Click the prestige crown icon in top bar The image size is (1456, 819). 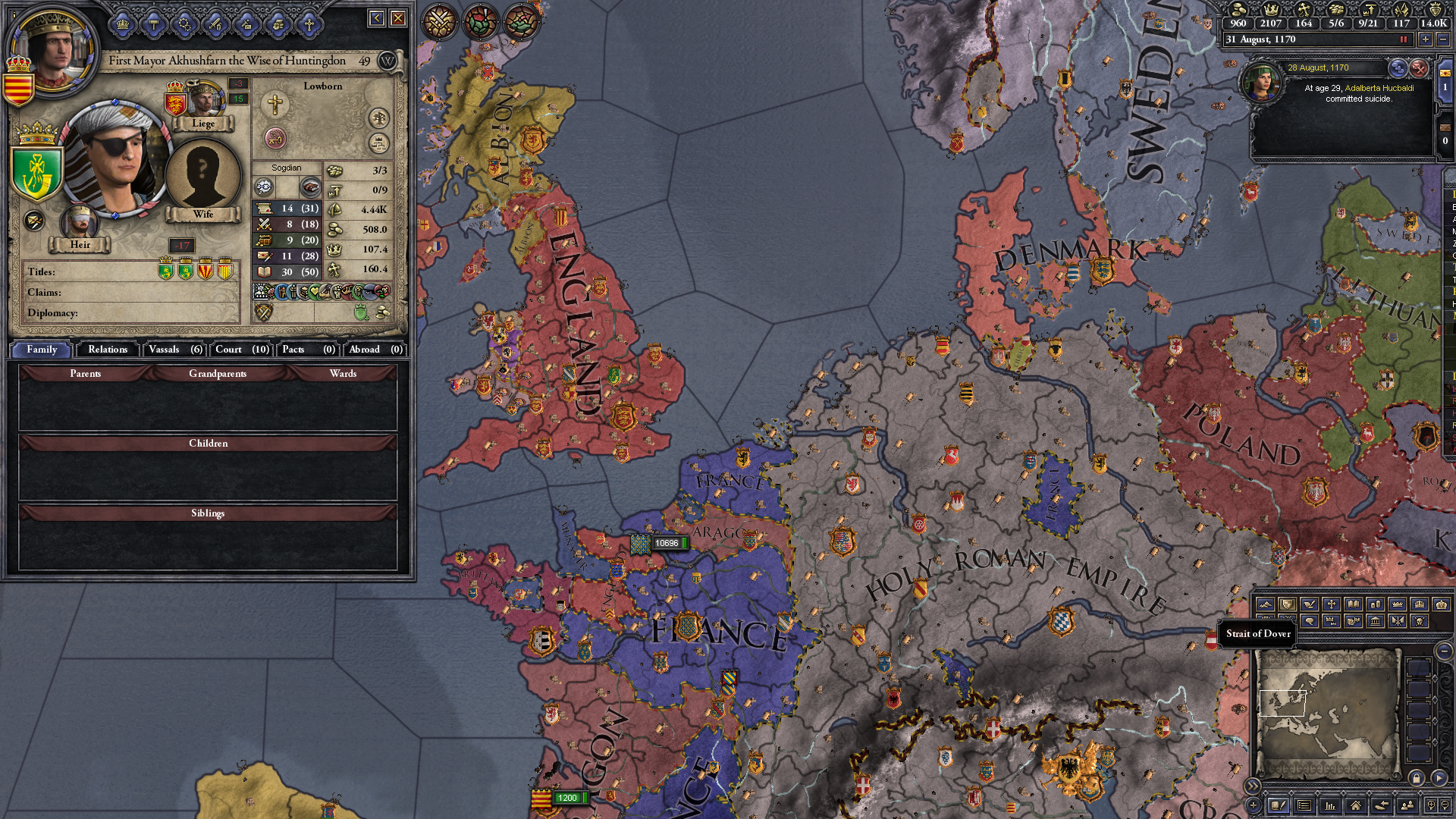tap(1272, 10)
